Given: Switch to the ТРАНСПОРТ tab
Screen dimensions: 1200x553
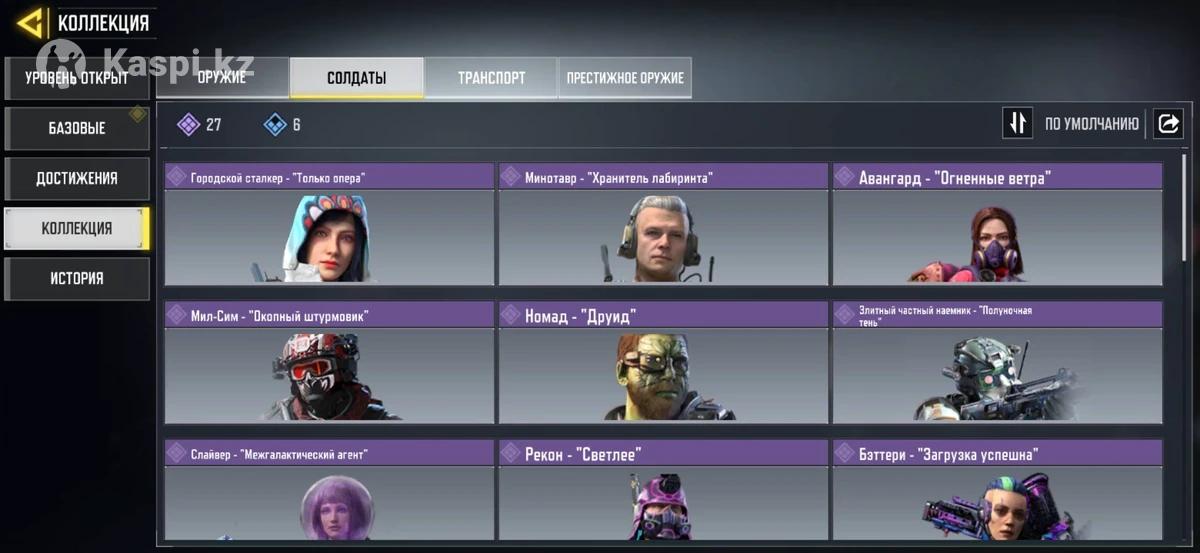Looking at the screenshot, I should (491, 77).
